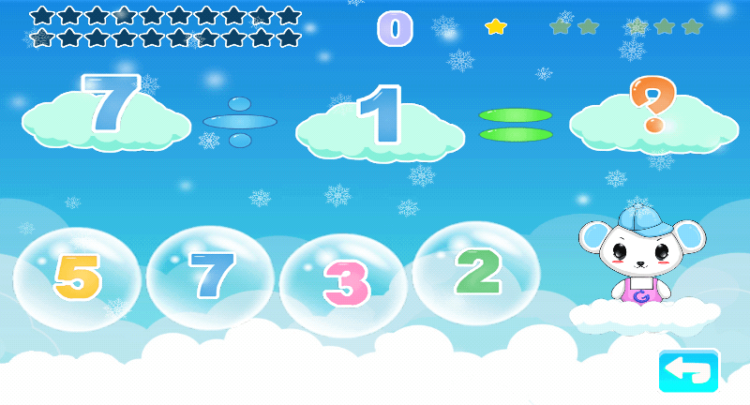Go back using the cyan arrow button
Image resolution: width=750 pixels, height=405 pixels.
[x=689, y=371]
